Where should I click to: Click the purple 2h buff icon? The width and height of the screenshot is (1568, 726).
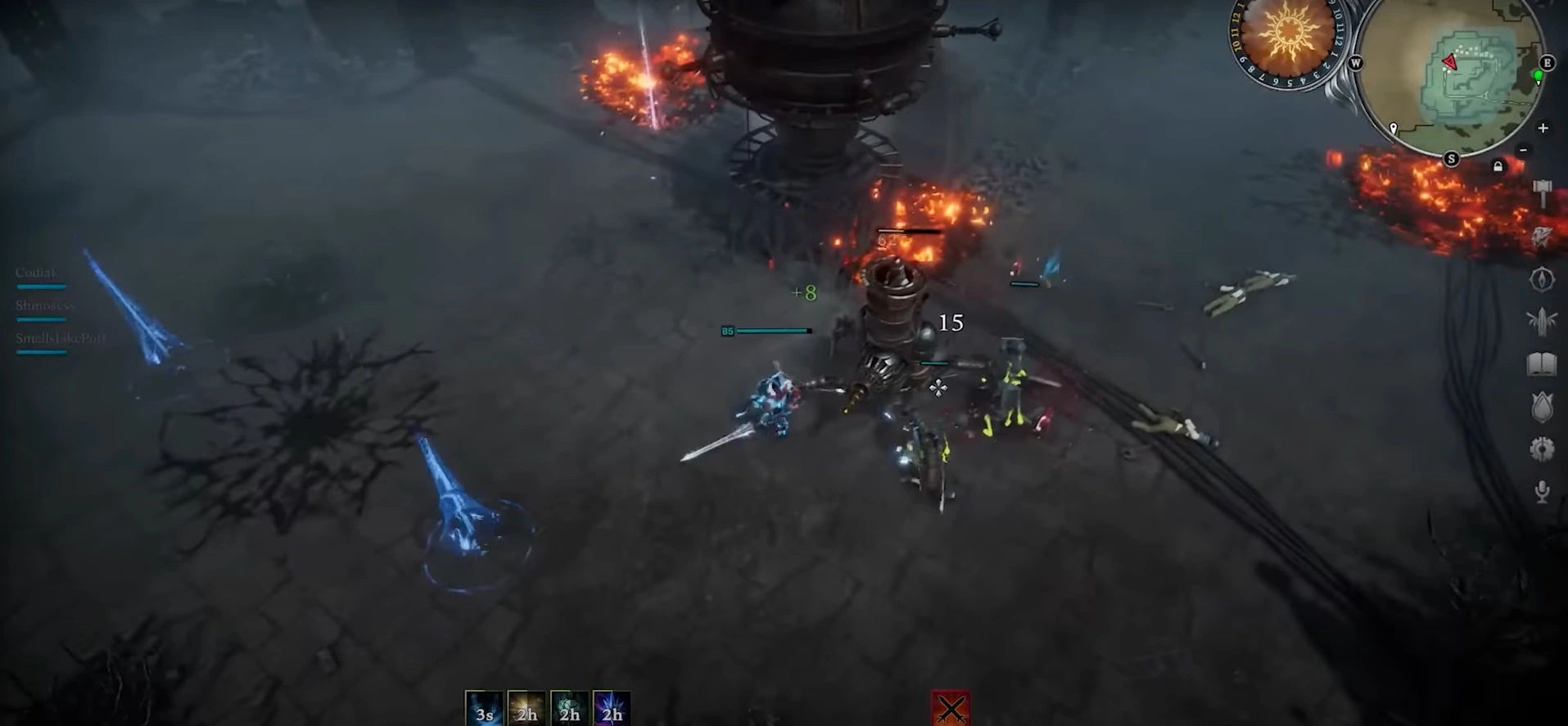click(612, 706)
